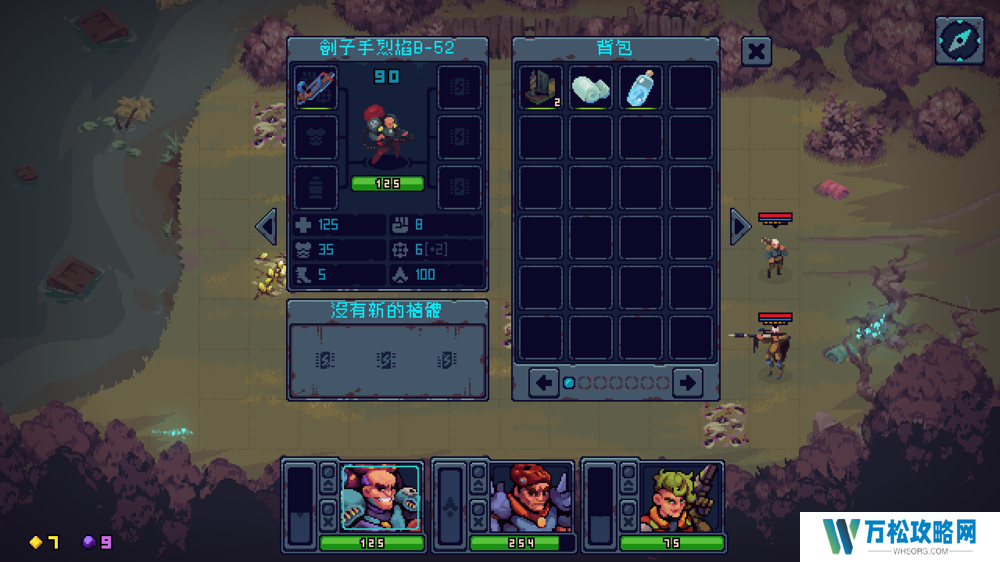
Task: Open the compass map button
Action: tap(958, 40)
